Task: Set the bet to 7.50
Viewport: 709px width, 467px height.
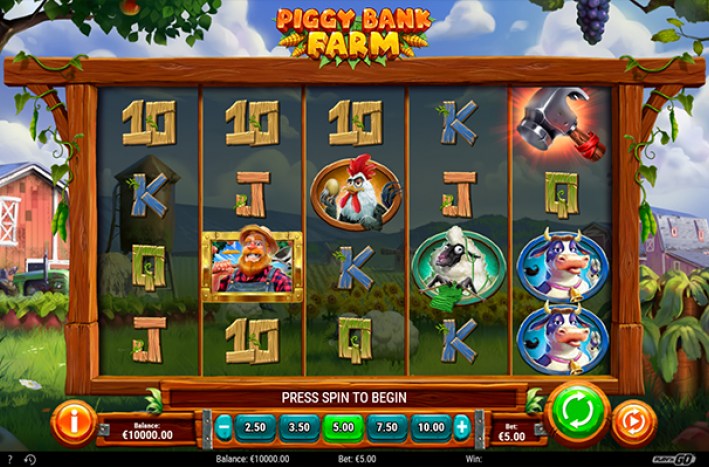Action: 387,428
